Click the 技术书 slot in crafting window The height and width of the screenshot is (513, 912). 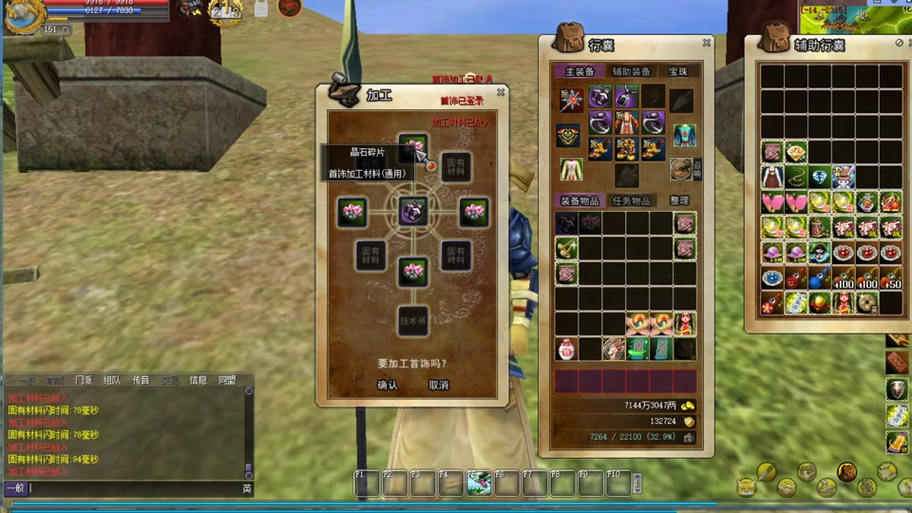tap(413, 320)
